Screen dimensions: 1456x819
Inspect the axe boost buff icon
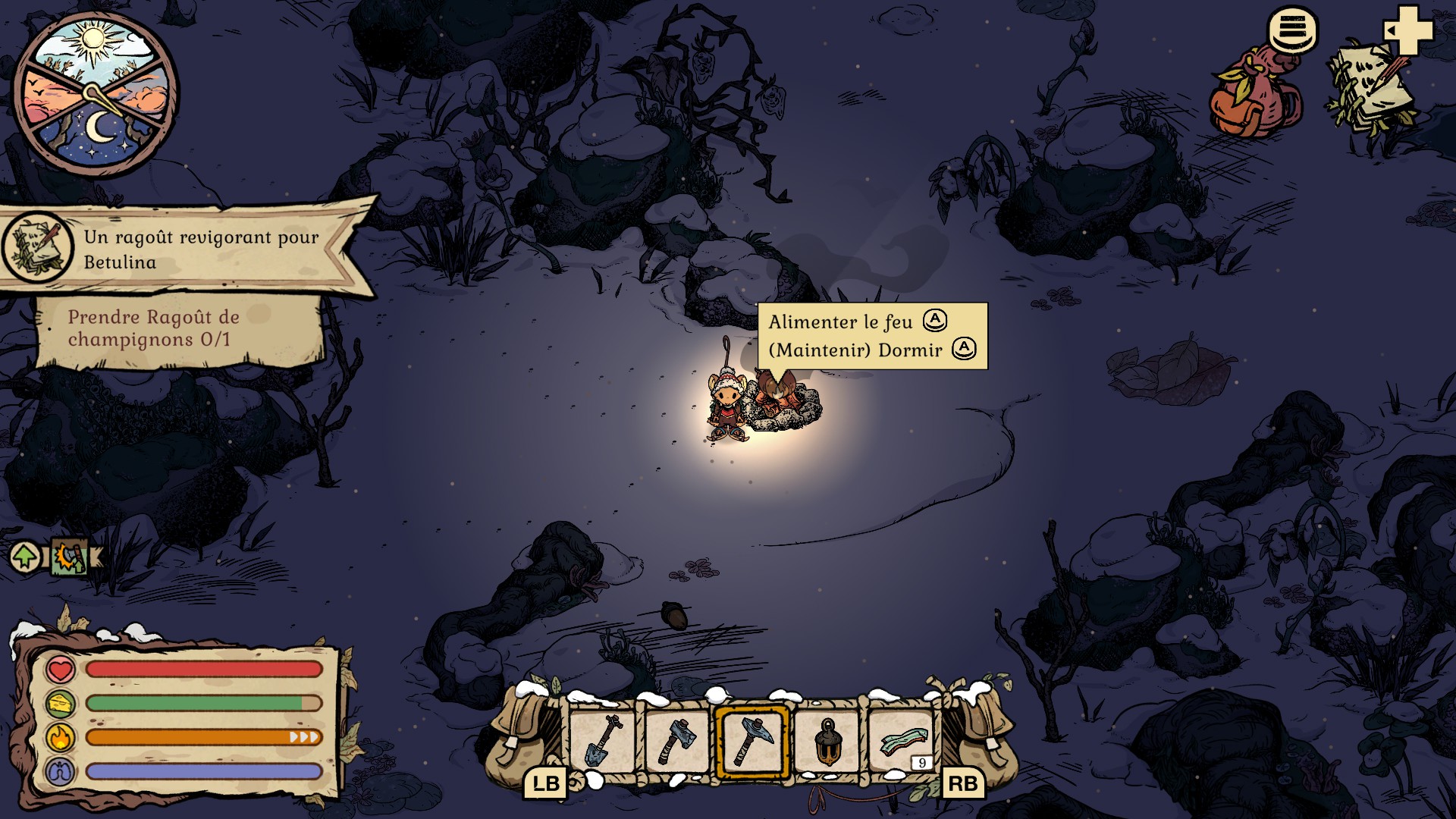point(71,557)
